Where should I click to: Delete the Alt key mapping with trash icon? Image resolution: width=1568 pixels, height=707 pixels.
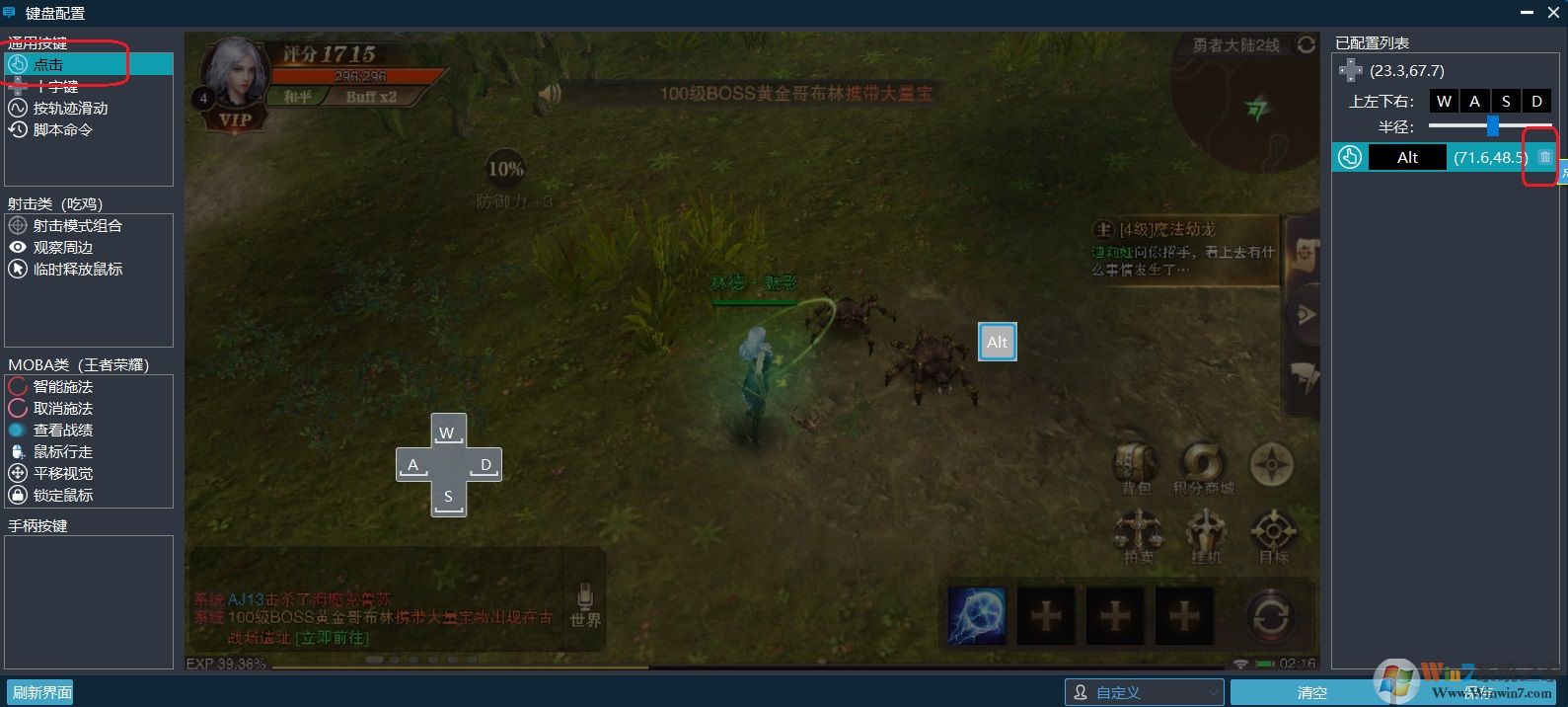(x=1544, y=157)
